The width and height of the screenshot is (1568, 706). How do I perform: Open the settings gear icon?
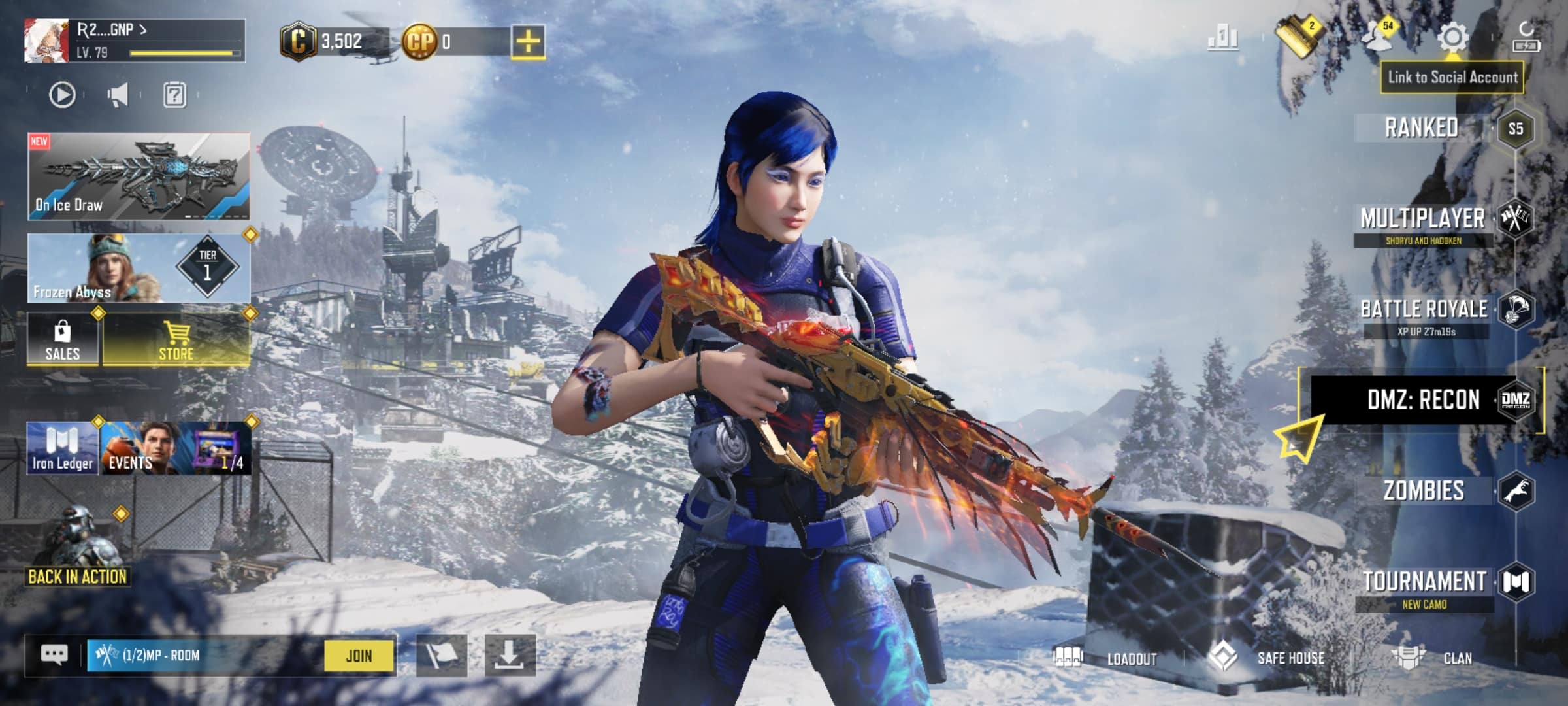(x=1453, y=37)
